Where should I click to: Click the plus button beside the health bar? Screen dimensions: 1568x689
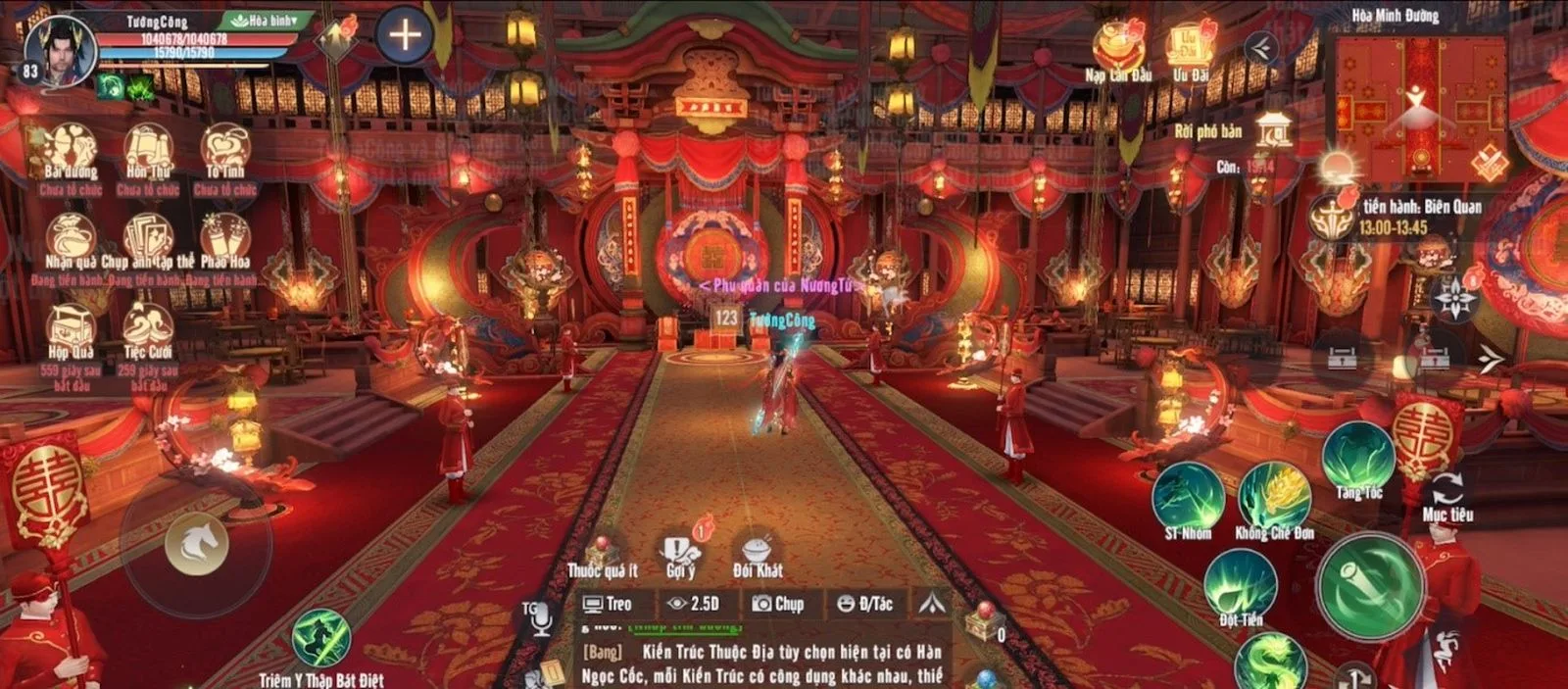(405, 35)
